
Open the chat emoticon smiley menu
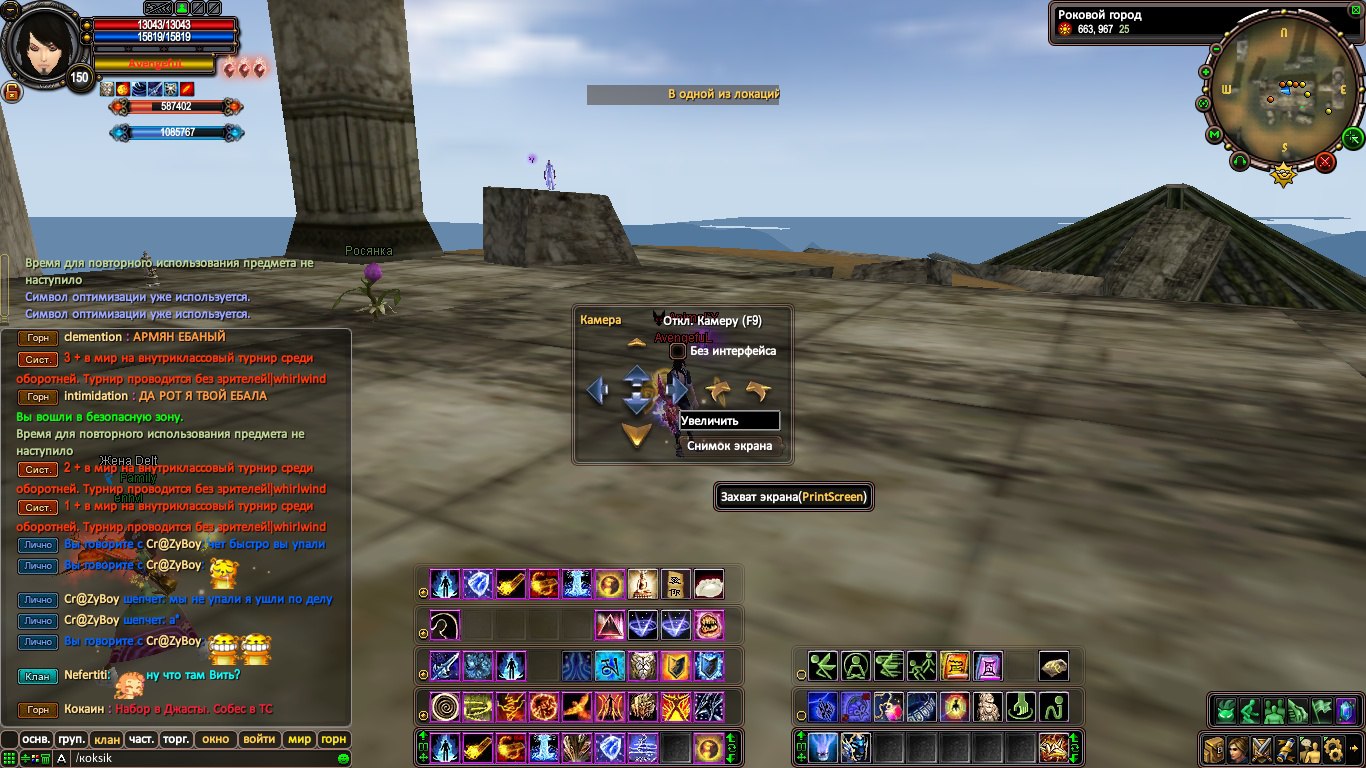coord(343,759)
